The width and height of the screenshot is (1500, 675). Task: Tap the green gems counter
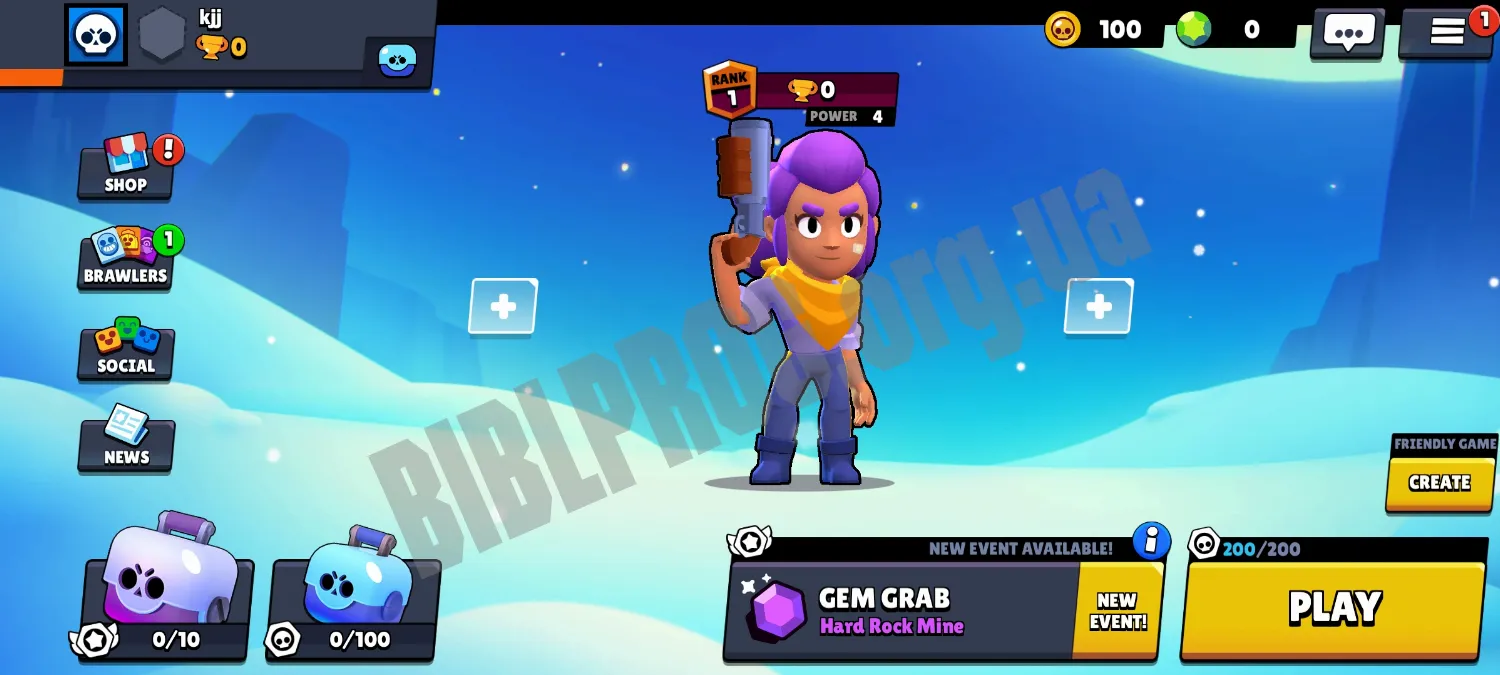pyautogui.click(x=1230, y=30)
